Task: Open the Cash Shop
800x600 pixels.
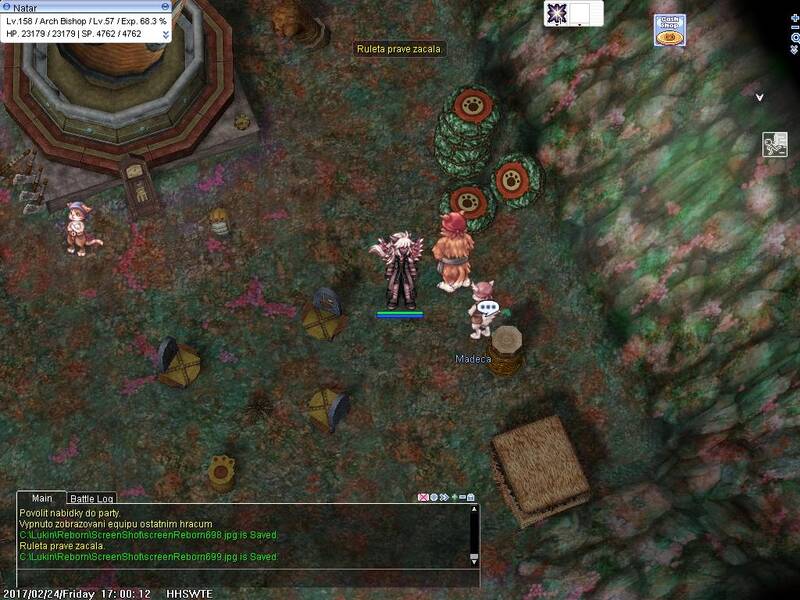Action: coord(669,28)
